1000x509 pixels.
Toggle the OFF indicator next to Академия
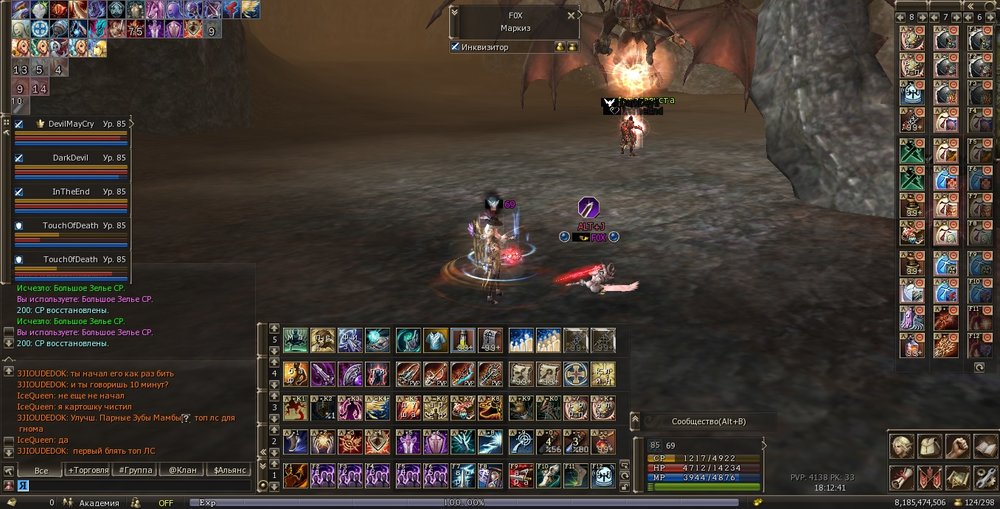coord(166,503)
